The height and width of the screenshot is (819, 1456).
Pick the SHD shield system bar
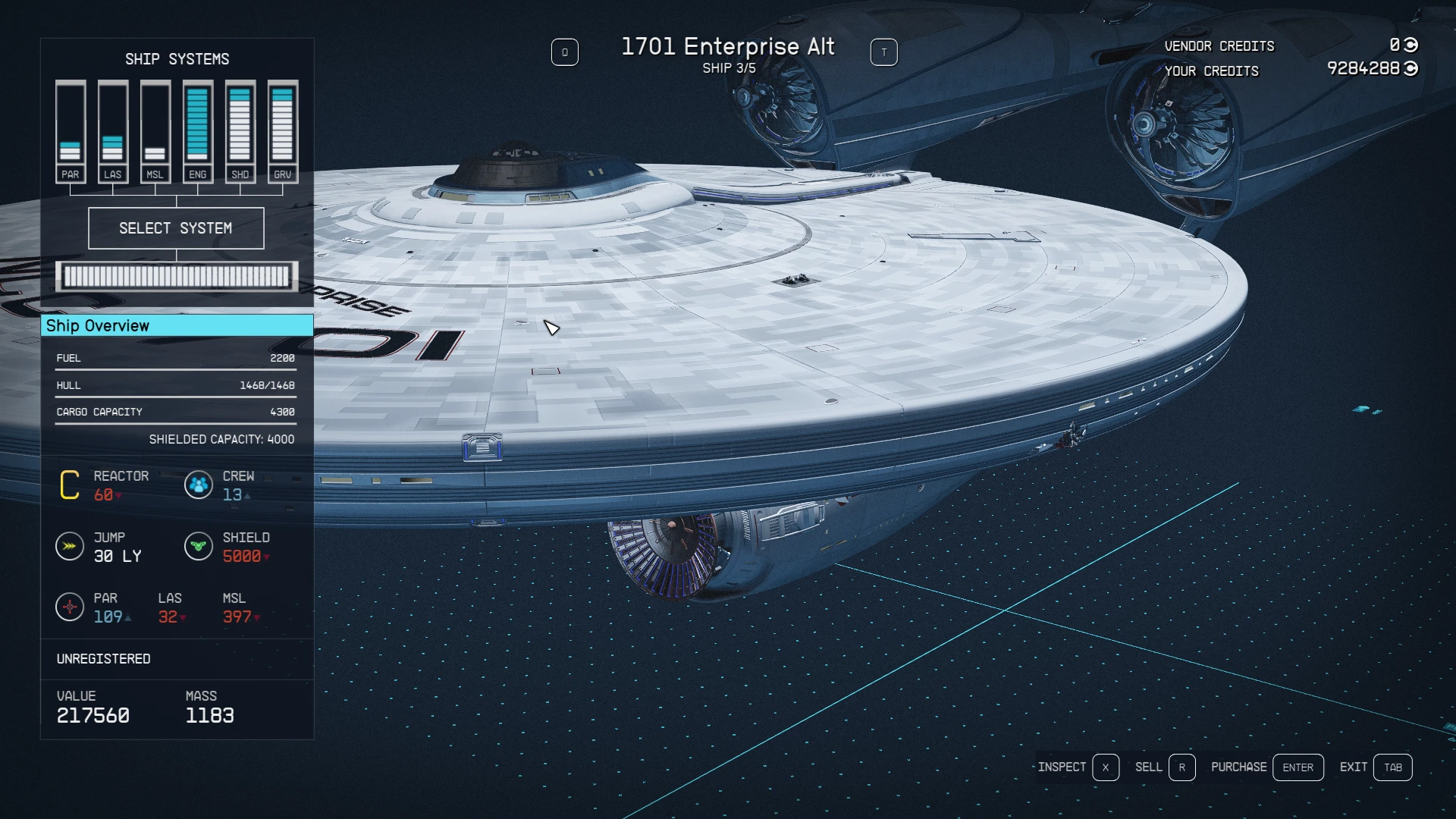pos(240,131)
